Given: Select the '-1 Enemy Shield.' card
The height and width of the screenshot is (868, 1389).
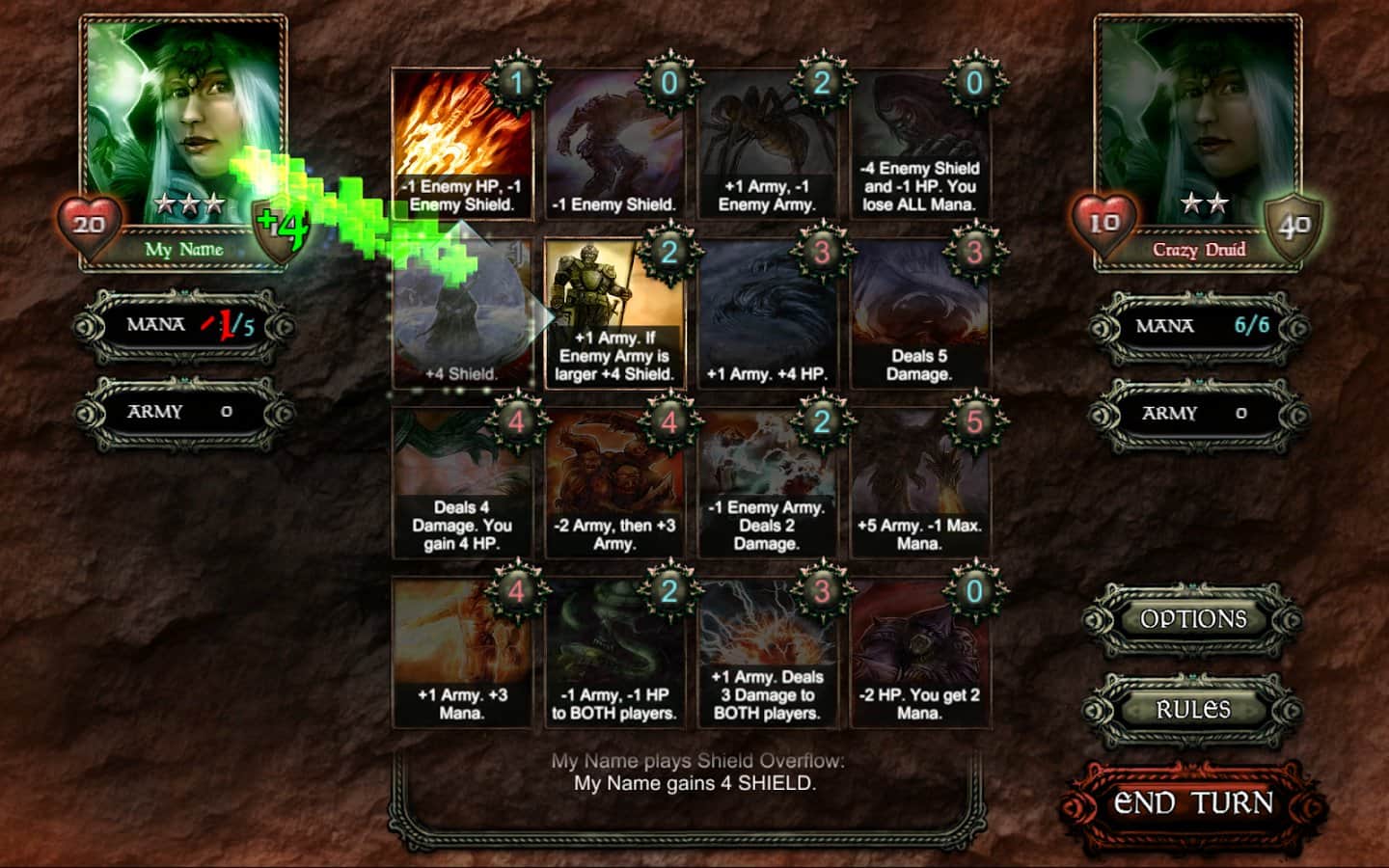Looking at the screenshot, I should tap(614, 145).
